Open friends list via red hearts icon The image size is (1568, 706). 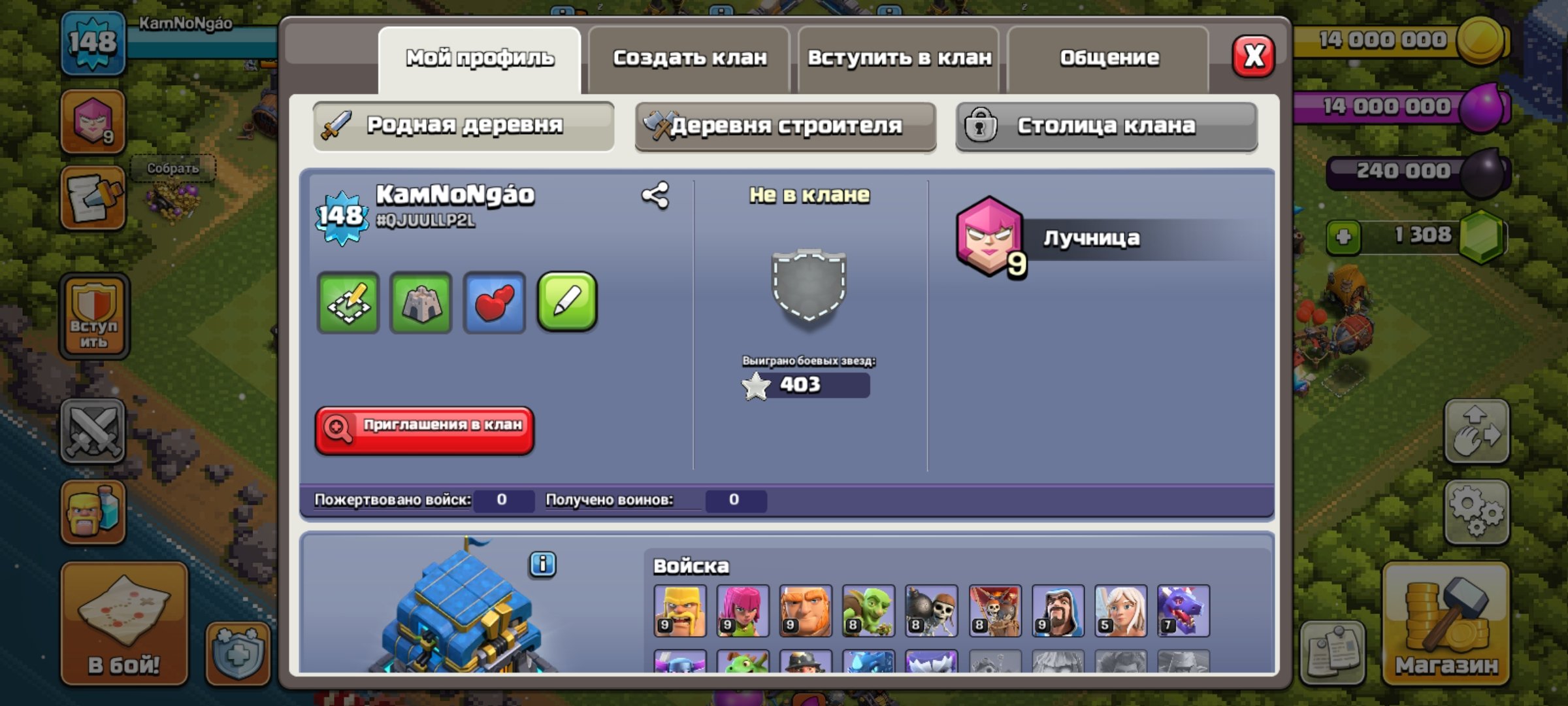pos(495,303)
